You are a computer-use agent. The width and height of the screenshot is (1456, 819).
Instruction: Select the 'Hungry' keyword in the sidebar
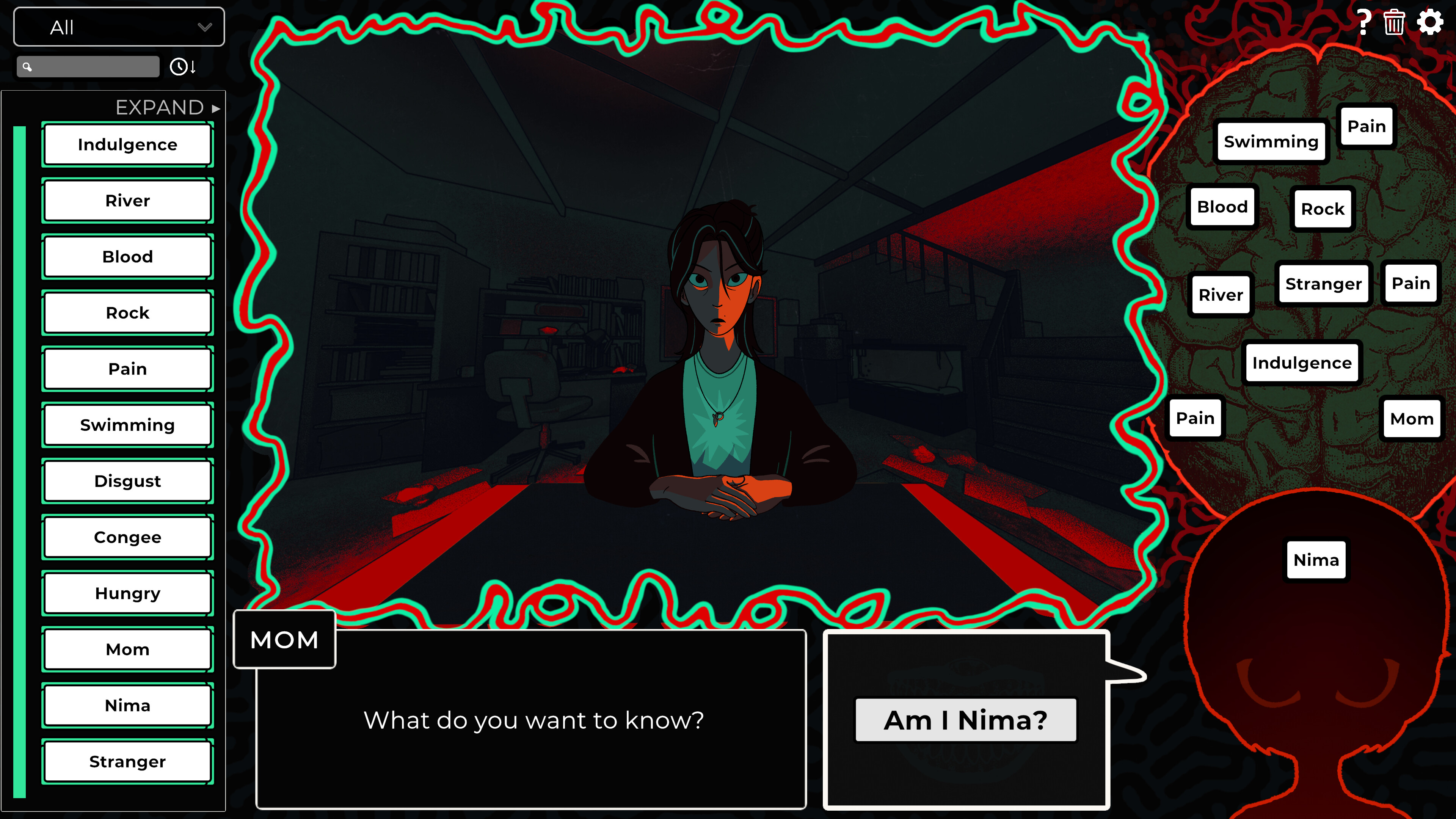click(127, 593)
